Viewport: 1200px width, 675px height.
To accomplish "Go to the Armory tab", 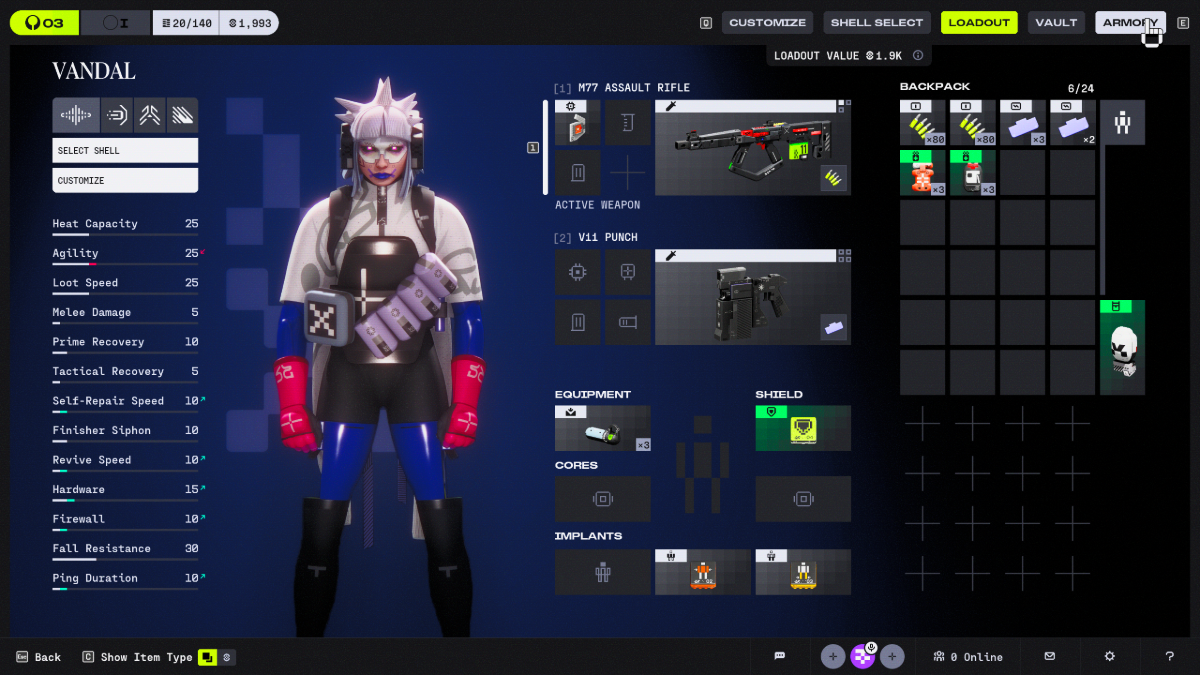I will [1130, 23].
